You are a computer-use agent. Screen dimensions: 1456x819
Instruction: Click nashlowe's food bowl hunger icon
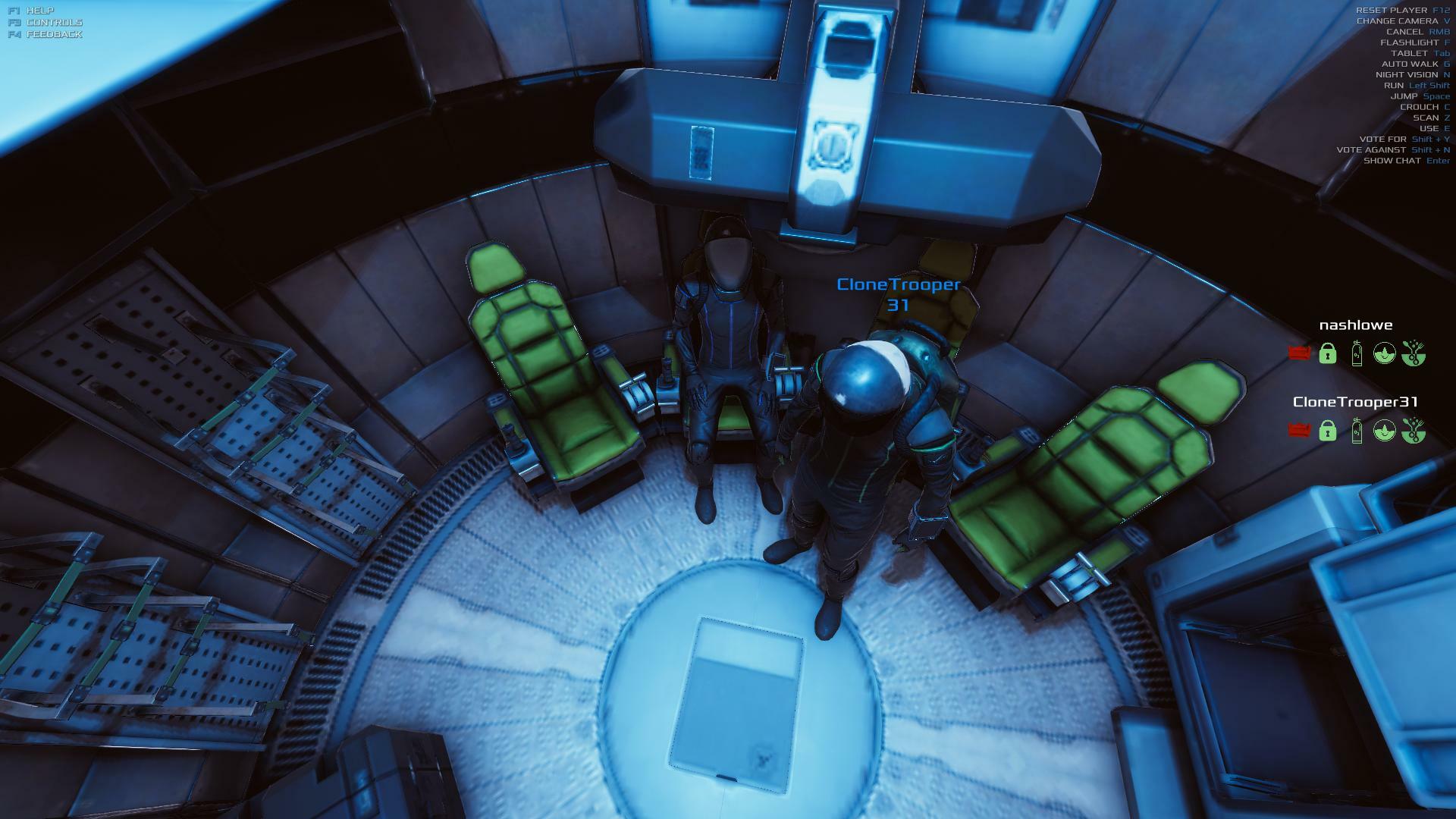click(1413, 353)
